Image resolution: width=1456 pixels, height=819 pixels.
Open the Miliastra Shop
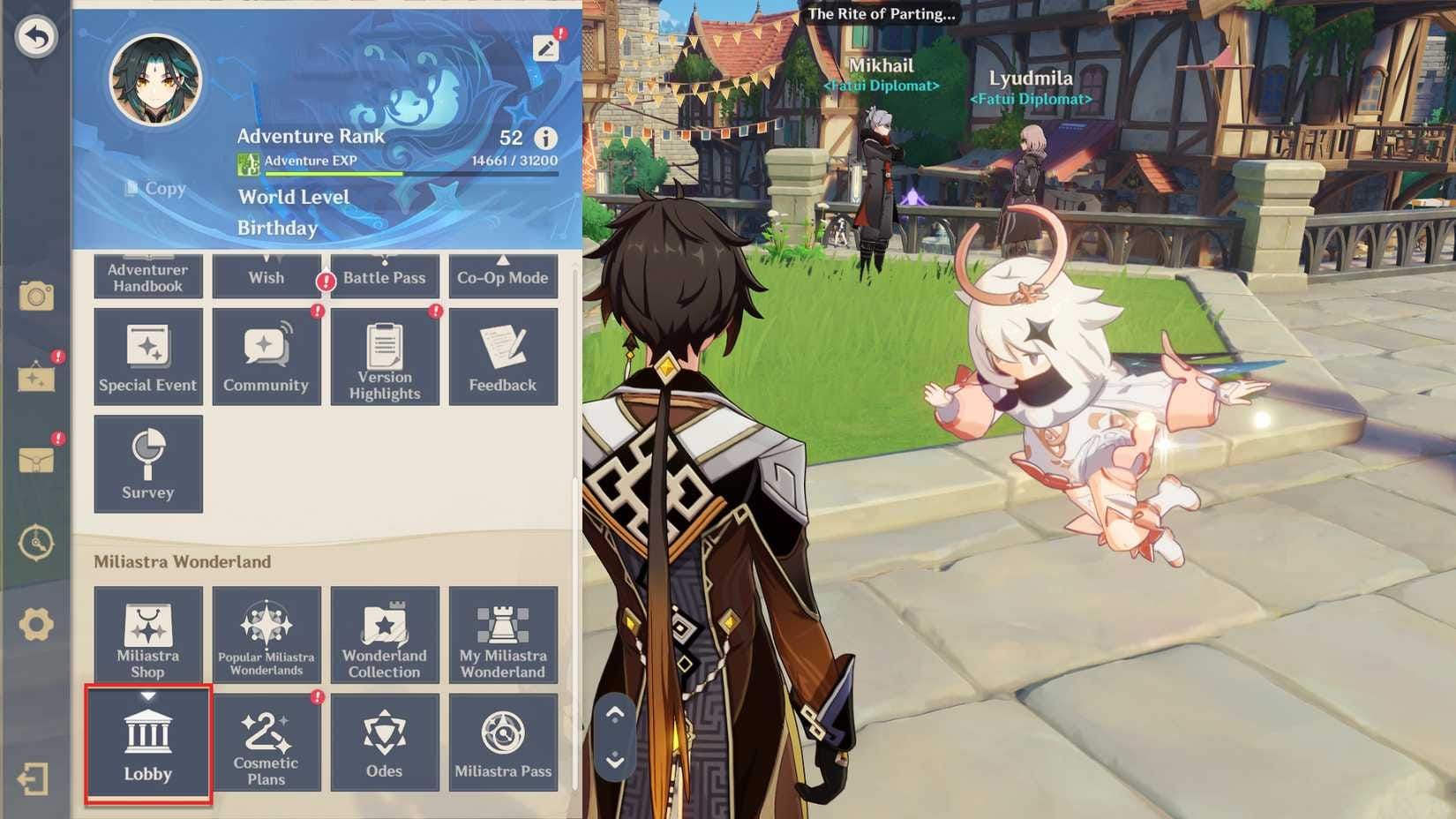tap(147, 635)
